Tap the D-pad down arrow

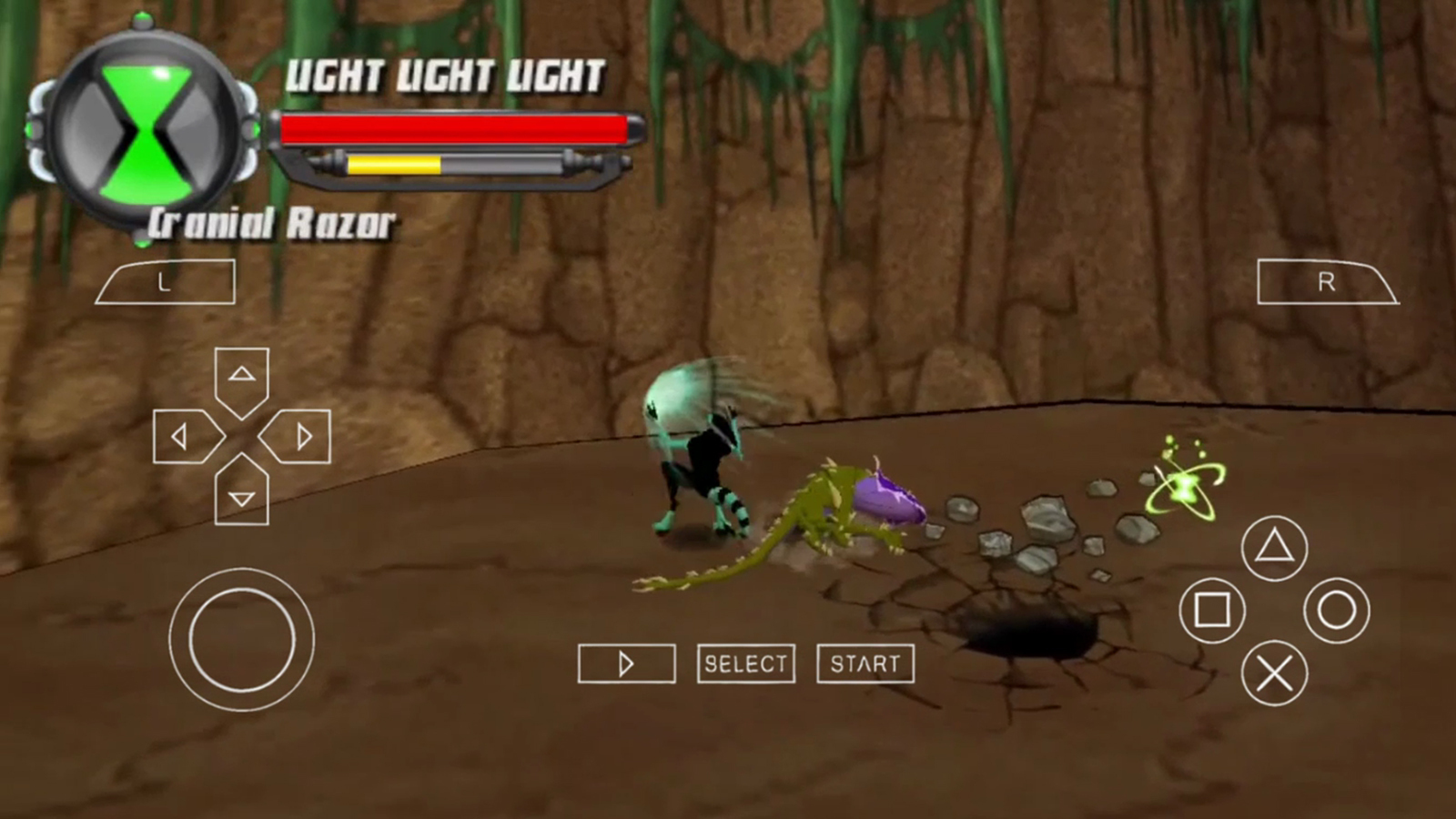pos(241,494)
